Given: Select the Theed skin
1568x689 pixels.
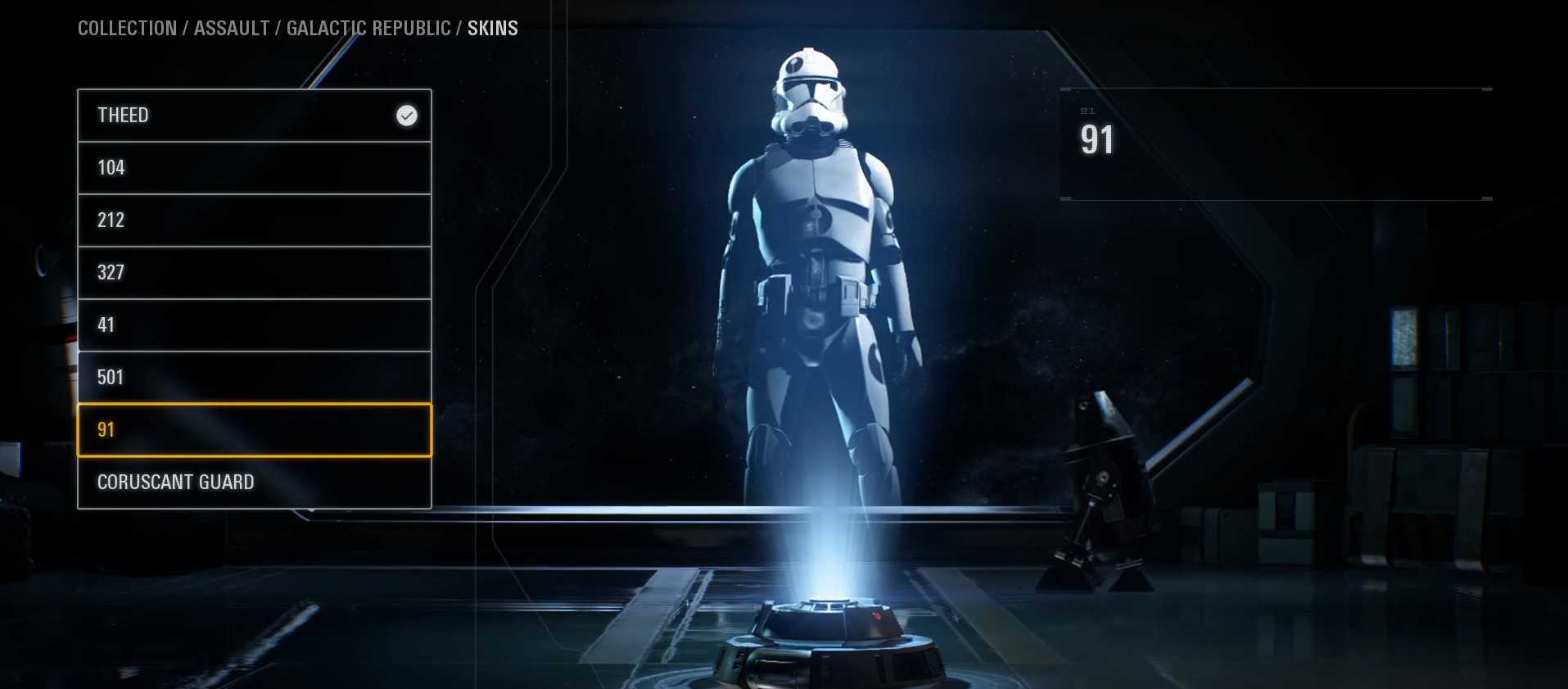Looking at the screenshot, I should pyautogui.click(x=254, y=116).
